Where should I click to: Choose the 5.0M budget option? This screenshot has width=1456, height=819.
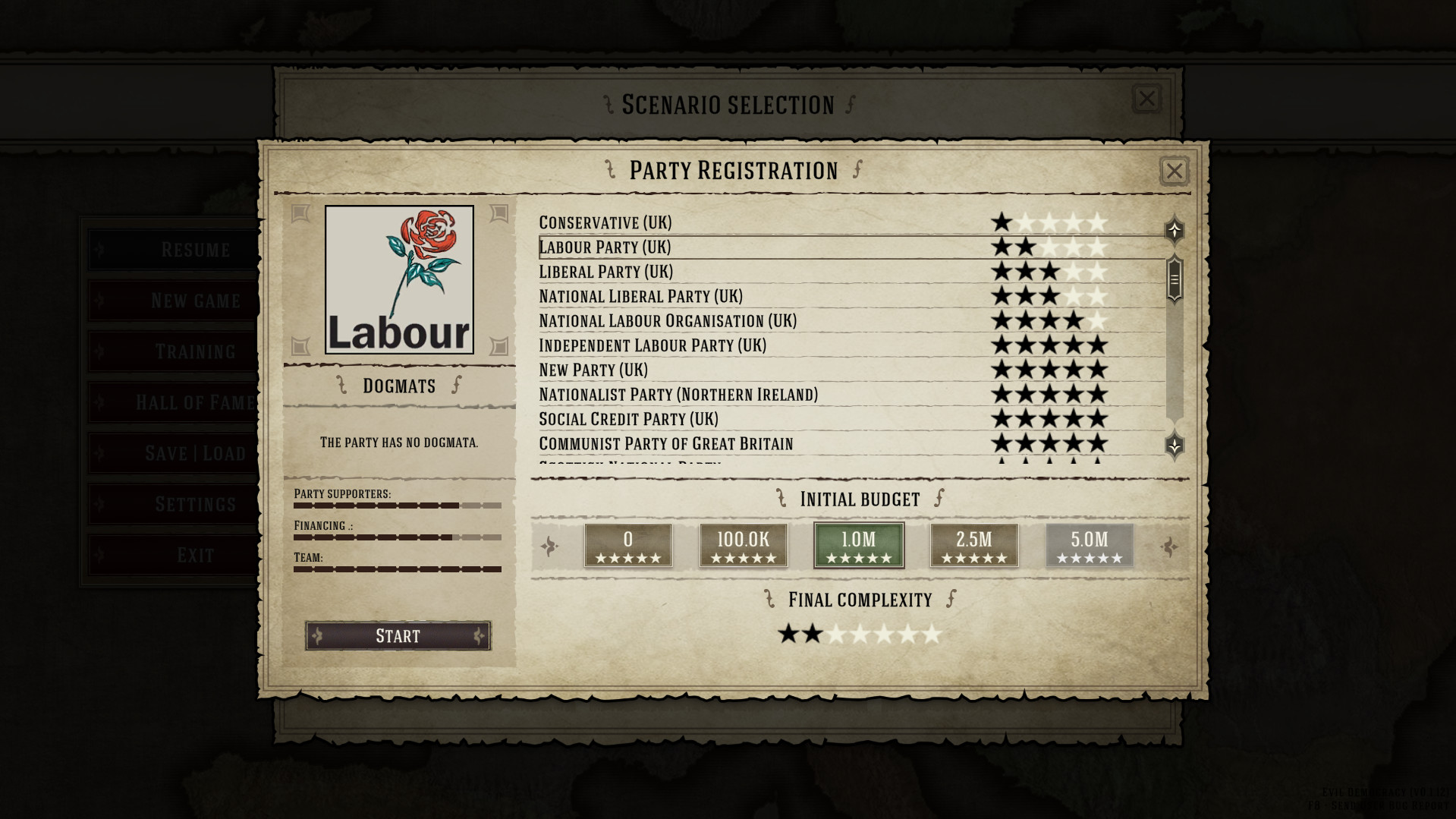[1089, 545]
